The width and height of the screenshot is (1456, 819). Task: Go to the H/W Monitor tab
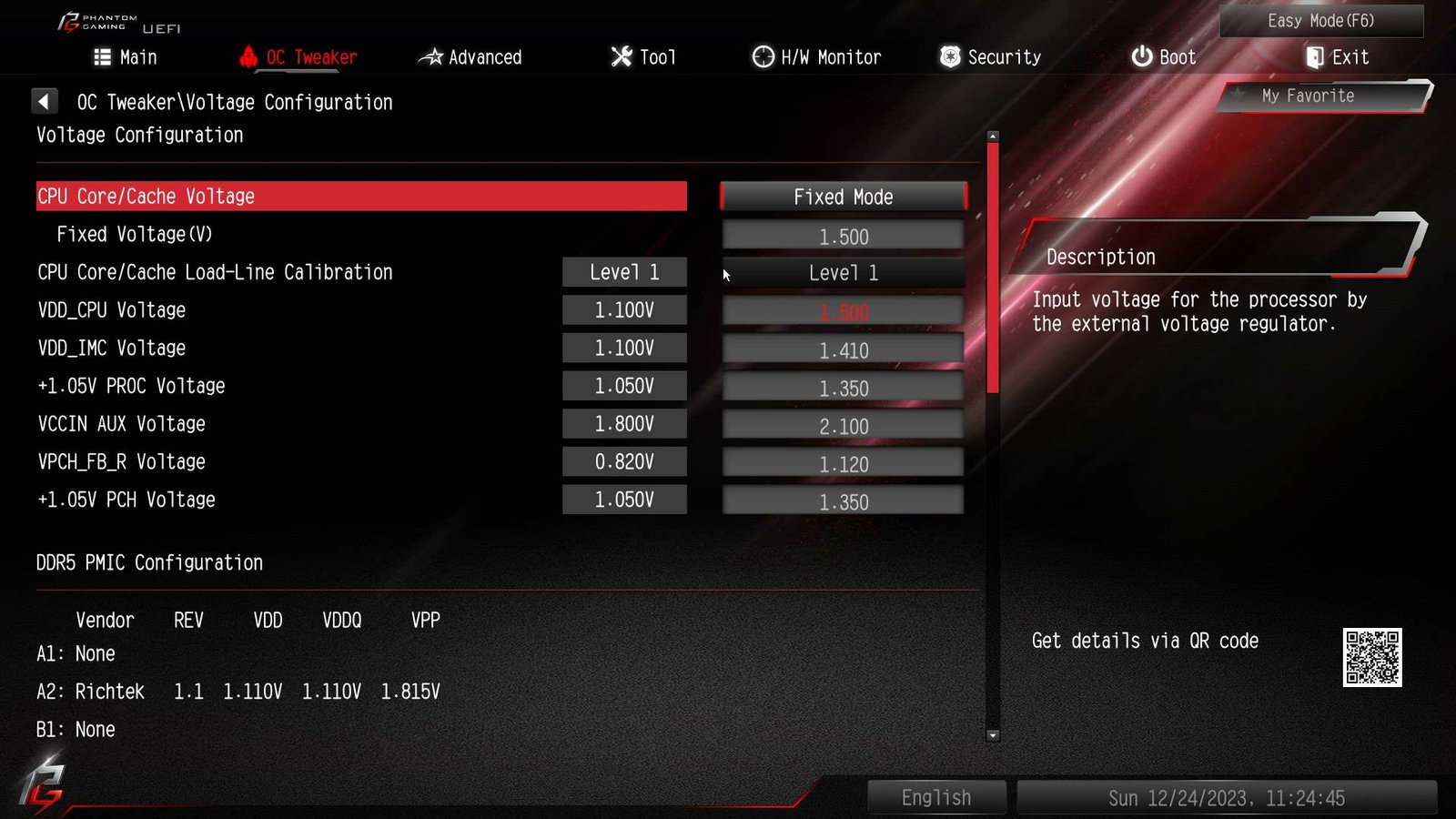click(816, 57)
